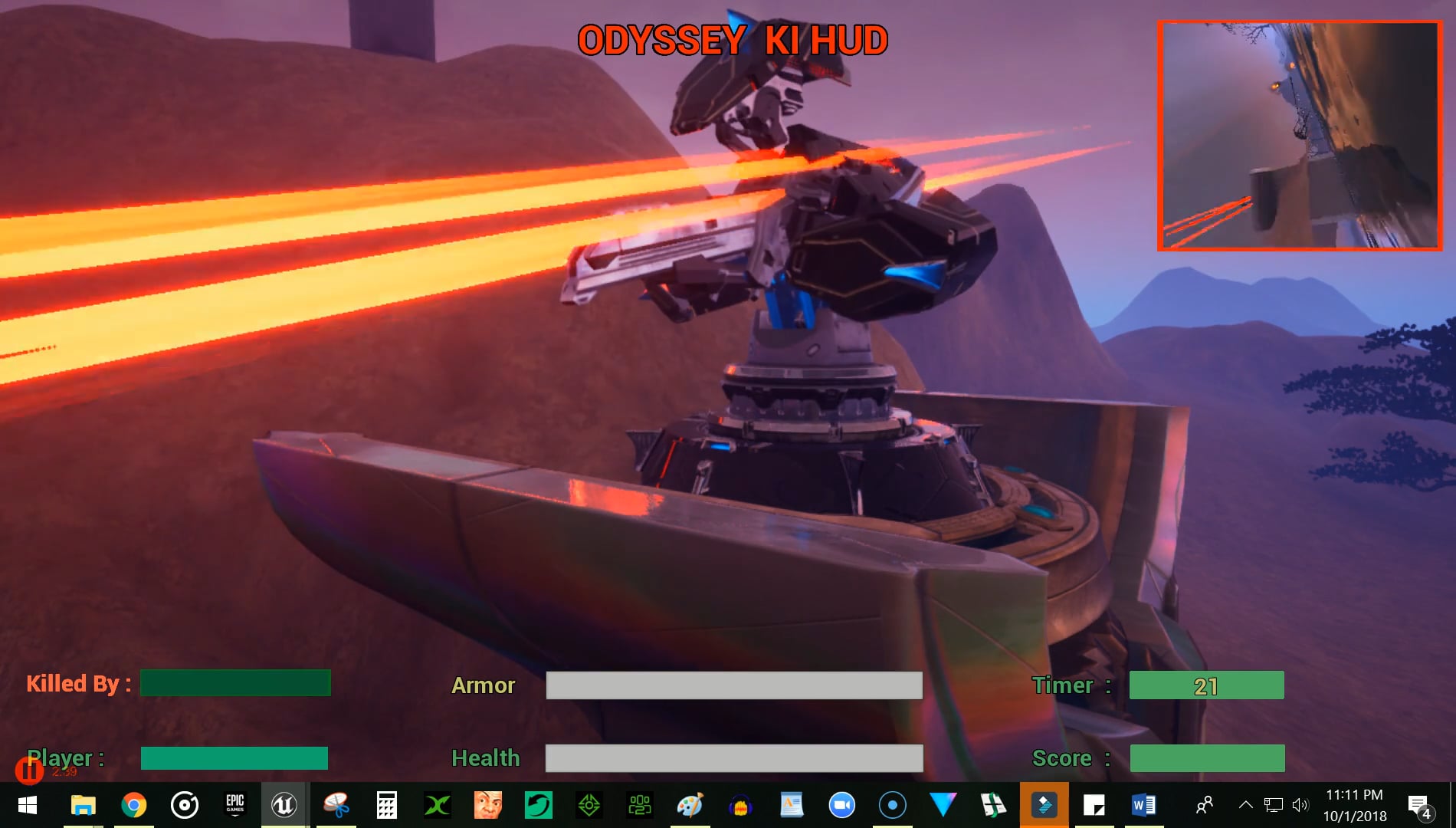This screenshot has height=828, width=1456.
Task: Open the speaker volume control
Action: [x=1301, y=804]
